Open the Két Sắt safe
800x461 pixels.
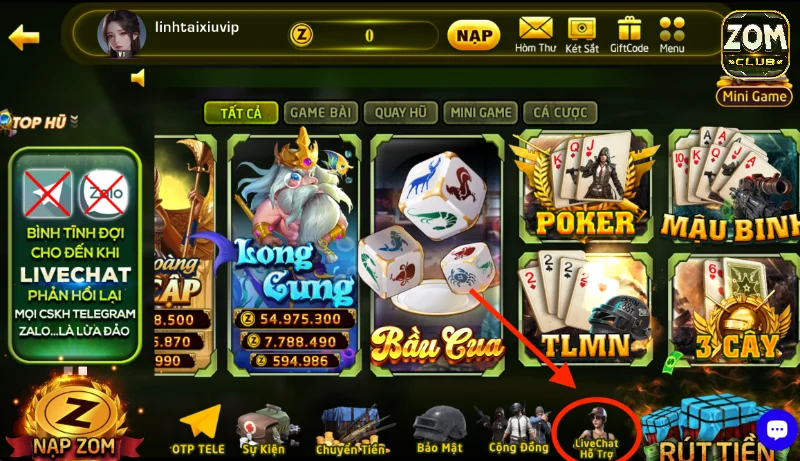[581, 34]
